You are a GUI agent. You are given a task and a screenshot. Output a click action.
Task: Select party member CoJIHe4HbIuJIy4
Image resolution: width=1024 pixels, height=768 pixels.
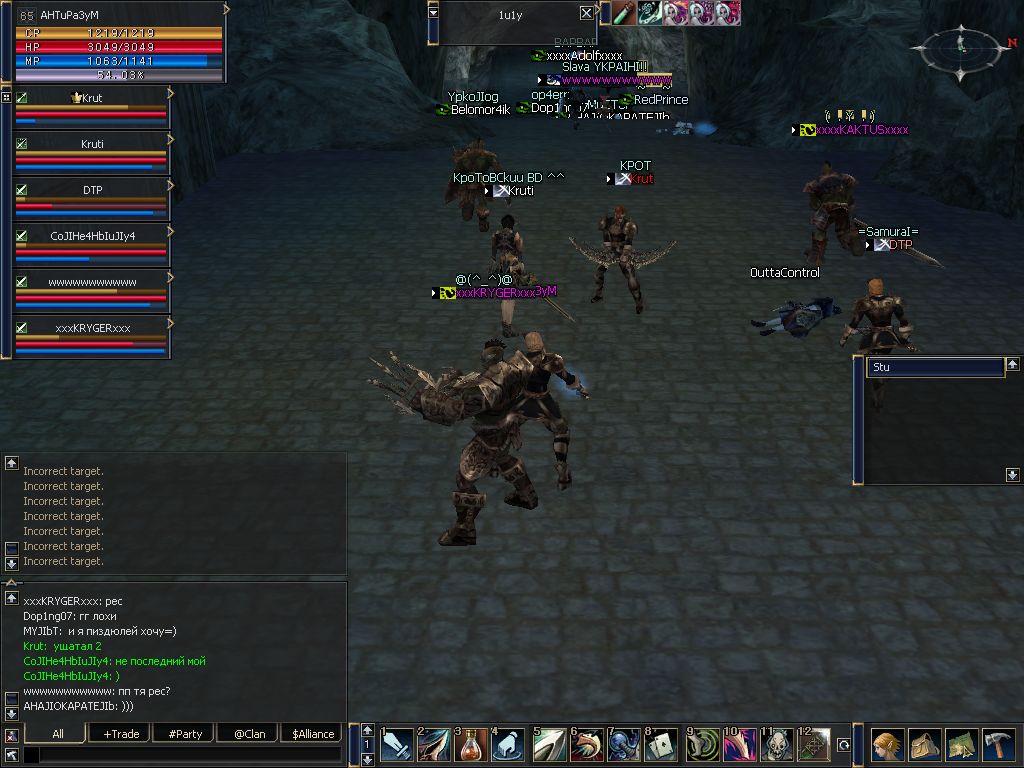tap(92, 236)
